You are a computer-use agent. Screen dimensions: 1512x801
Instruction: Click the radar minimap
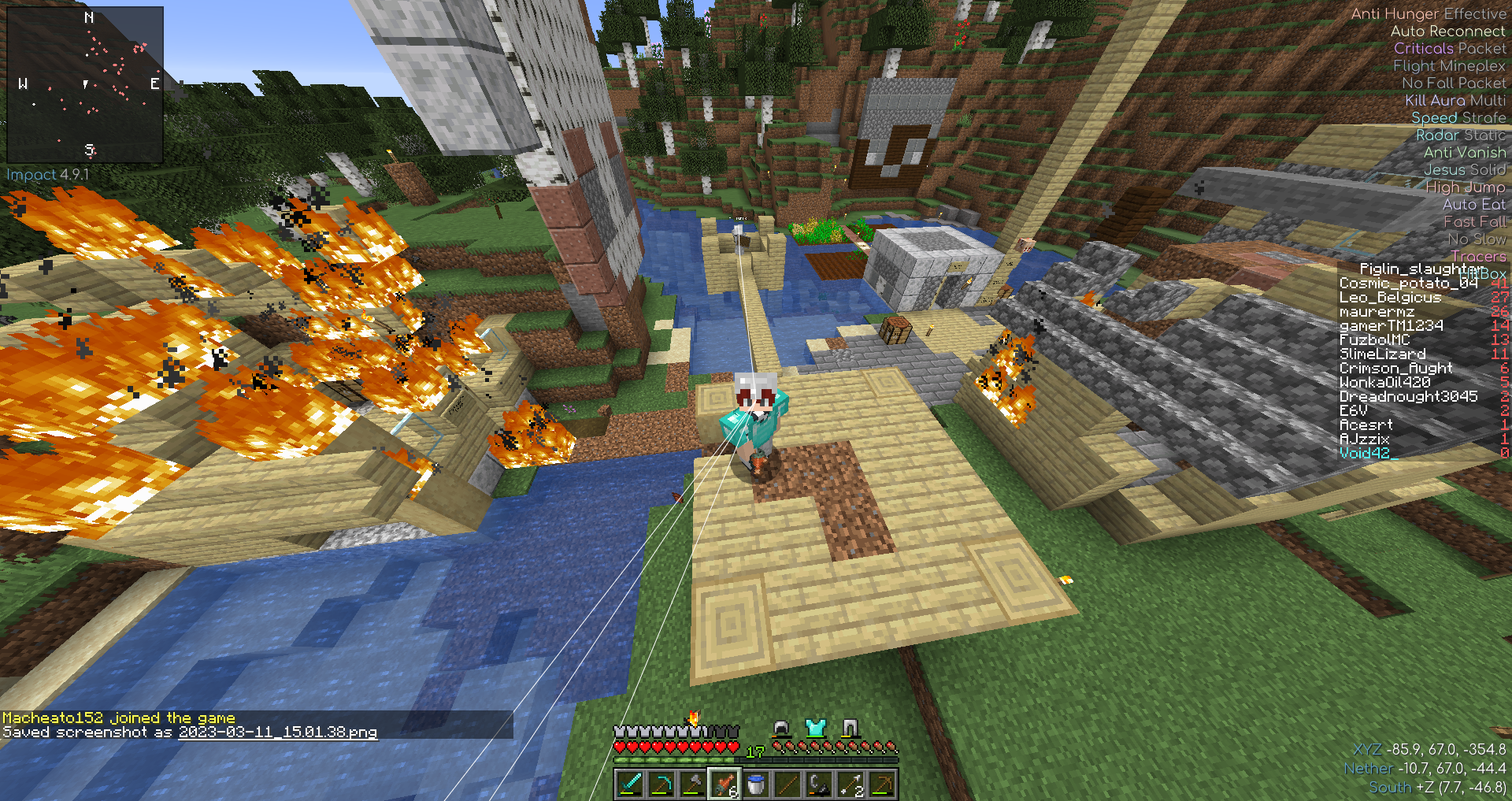click(x=85, y=84)
